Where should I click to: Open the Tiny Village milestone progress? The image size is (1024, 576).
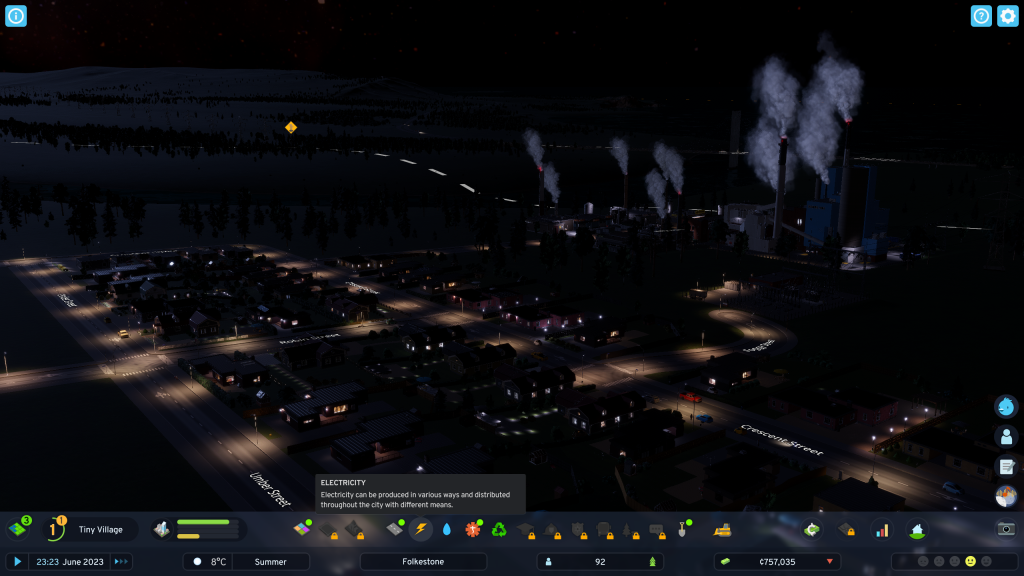point(55,529)
